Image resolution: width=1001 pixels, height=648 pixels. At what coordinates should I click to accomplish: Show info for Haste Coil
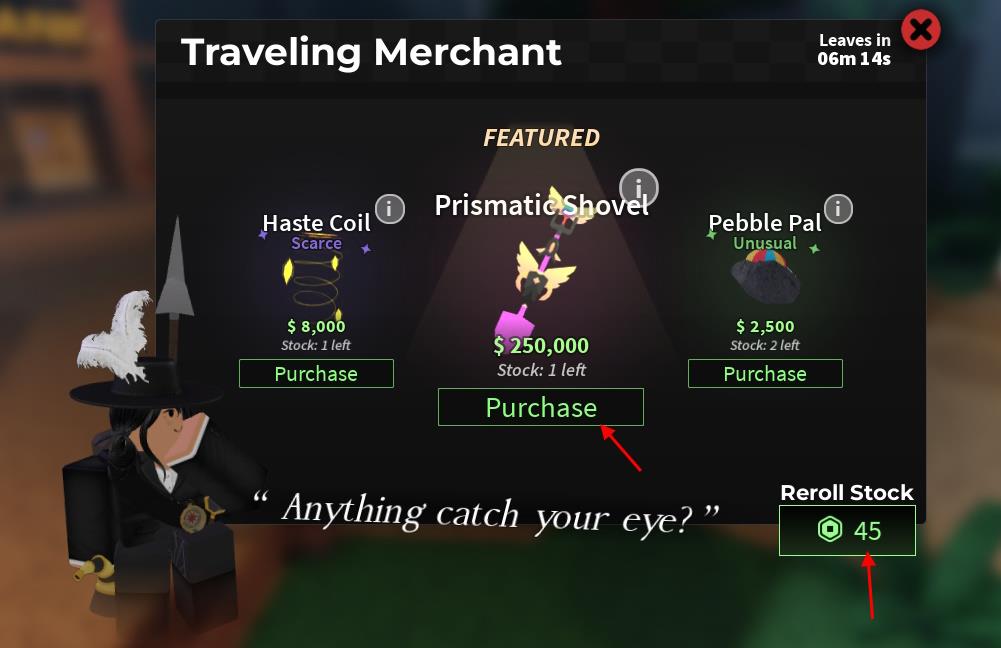[389, 209]
